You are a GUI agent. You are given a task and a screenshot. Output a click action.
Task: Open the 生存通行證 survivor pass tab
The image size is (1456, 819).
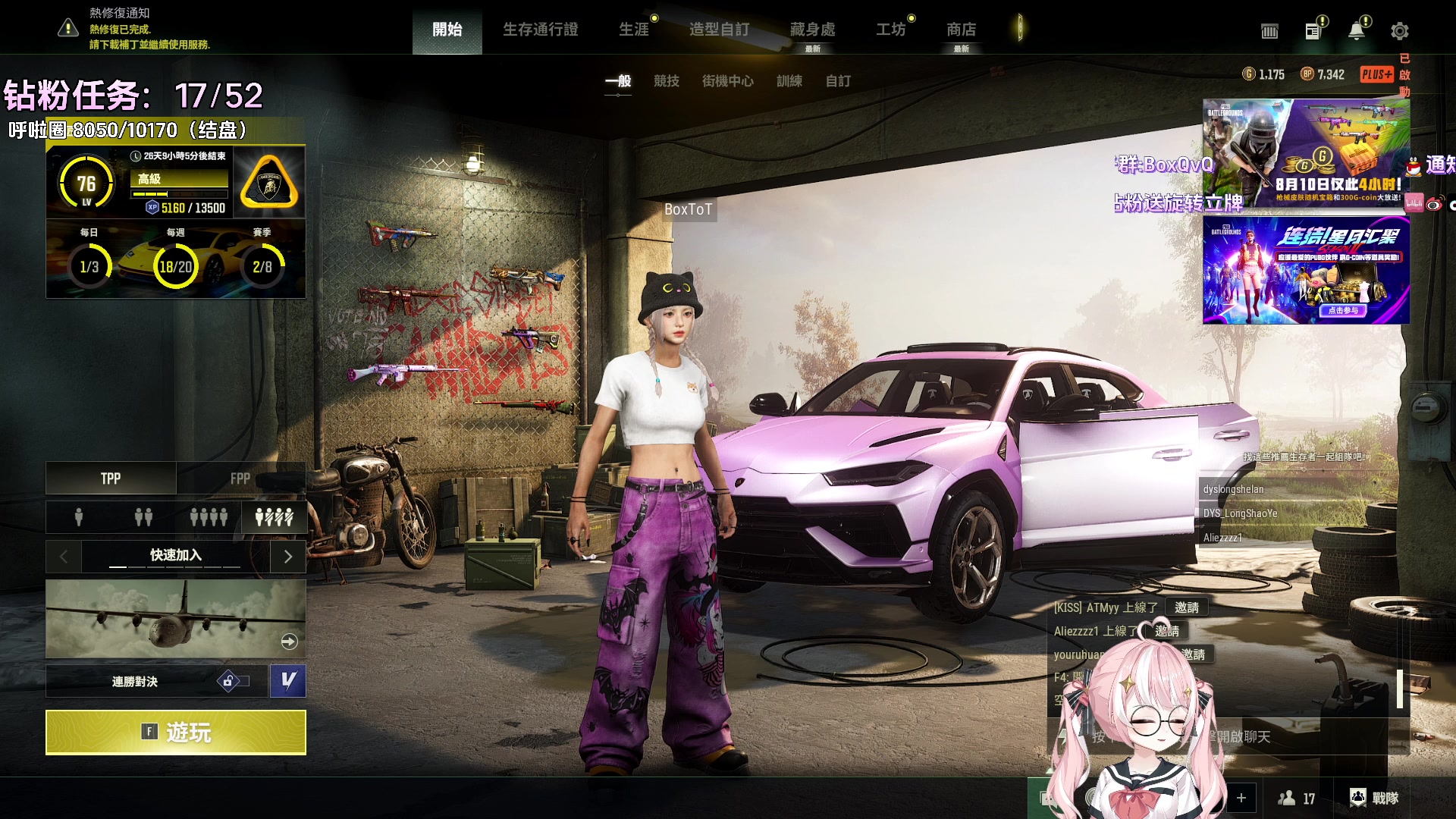coord(540,30)
